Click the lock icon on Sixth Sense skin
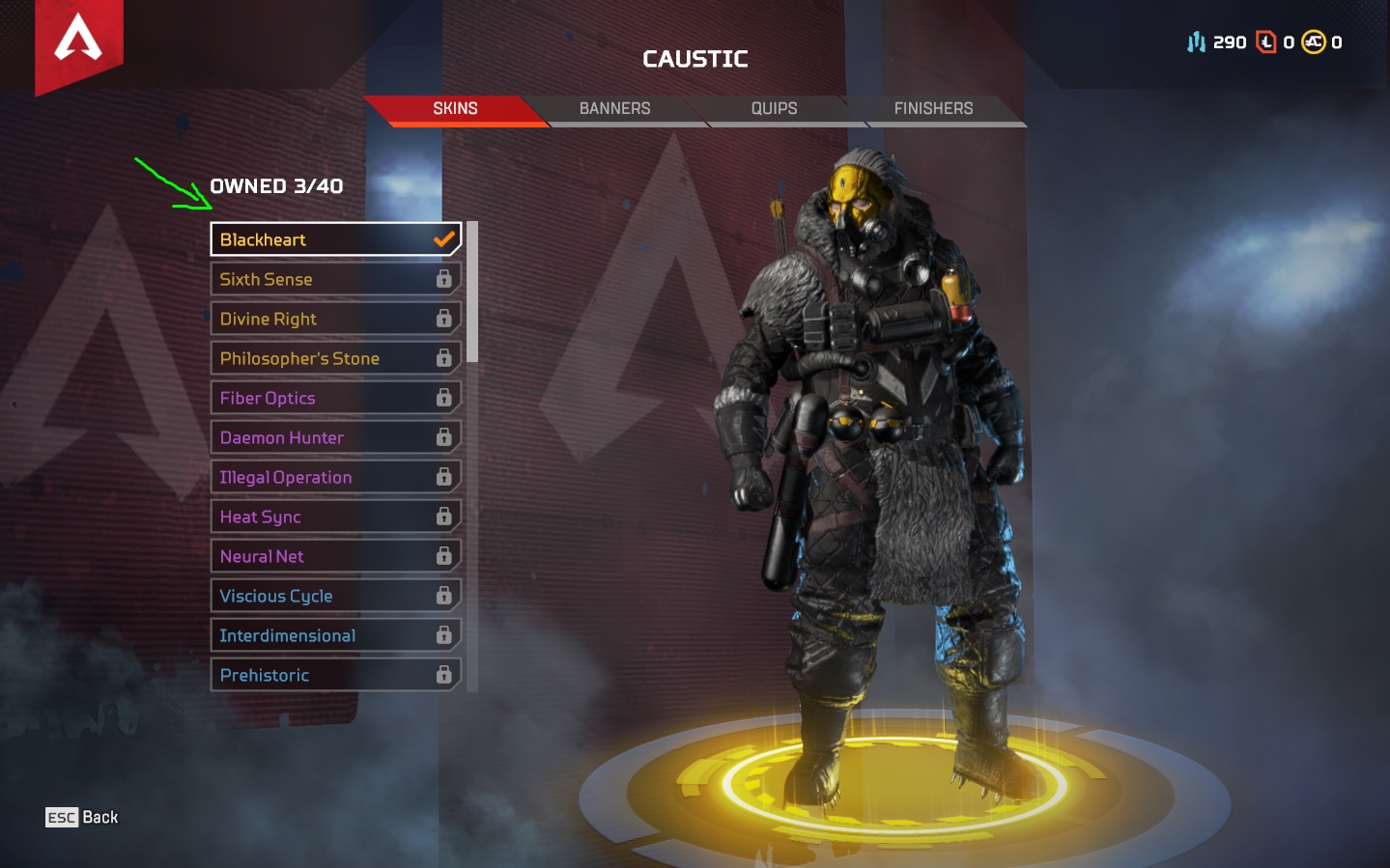The width and height of the screenshot is (1390, 868). [x=443, y=278]
